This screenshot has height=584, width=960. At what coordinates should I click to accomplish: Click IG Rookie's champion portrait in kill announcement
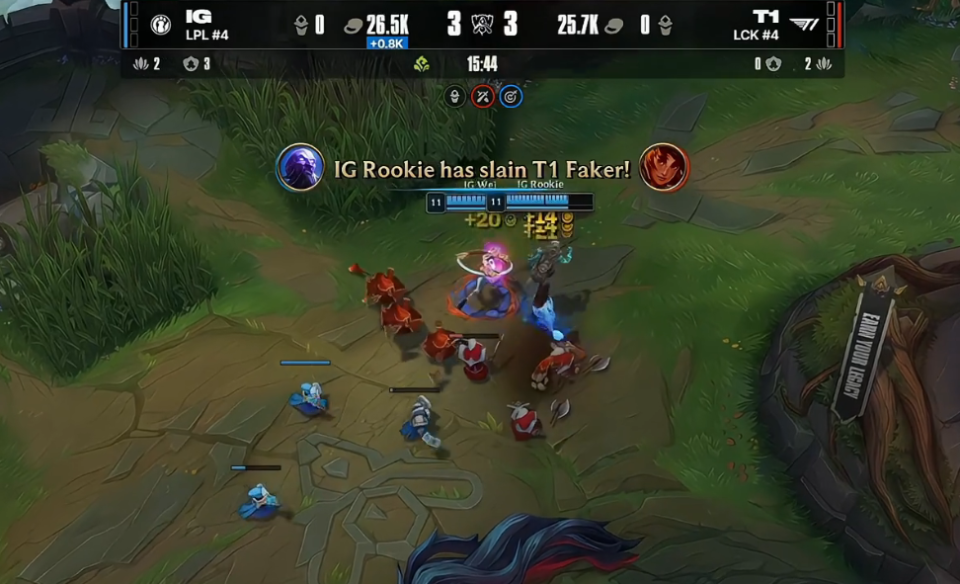(x=299, y=167)
